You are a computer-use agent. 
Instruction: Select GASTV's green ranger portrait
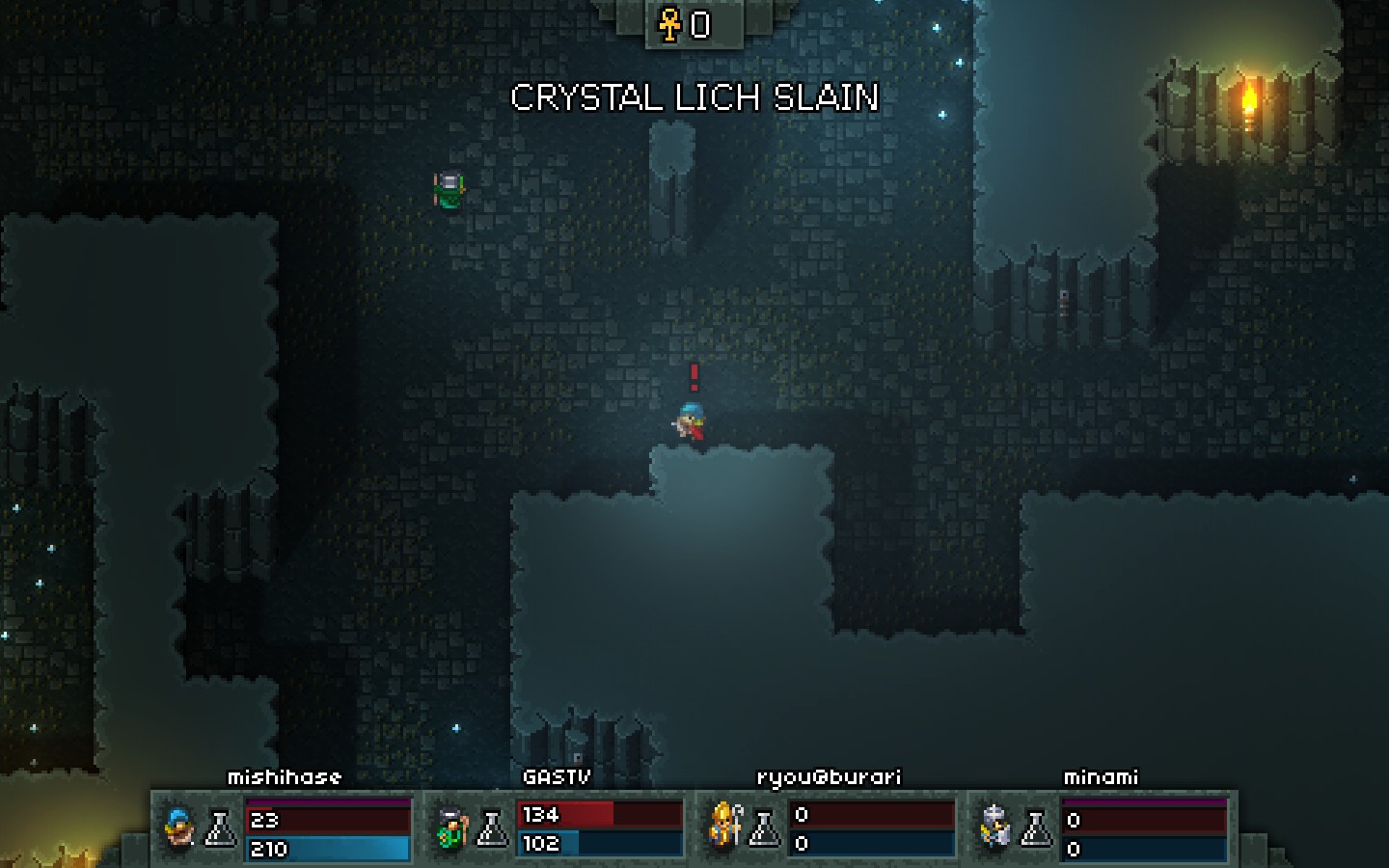point(450,827)
